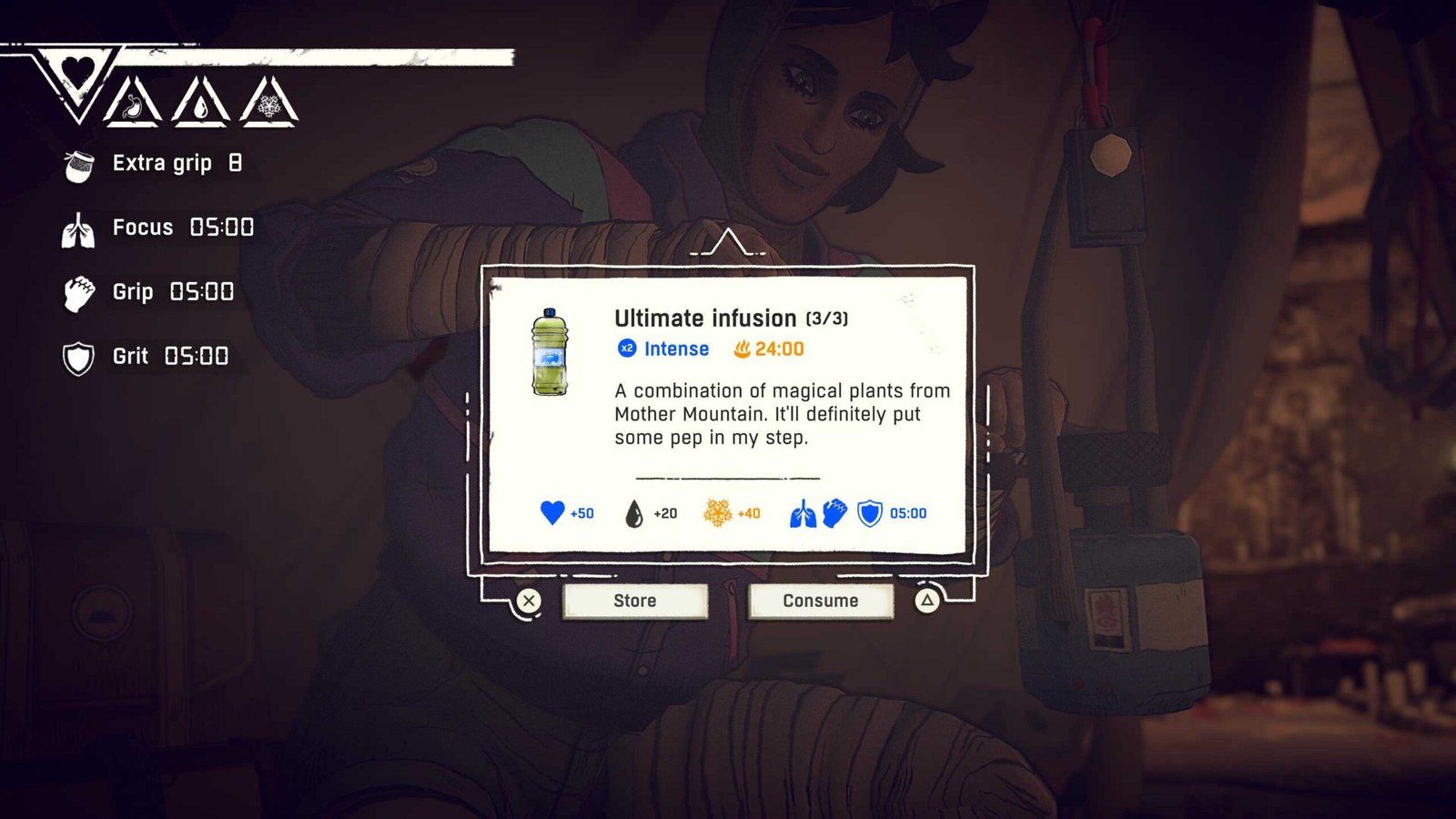Click the orange flame 24:00 timer icon
The height and width of the screenshot is (819, 1456).
point(744,349)
